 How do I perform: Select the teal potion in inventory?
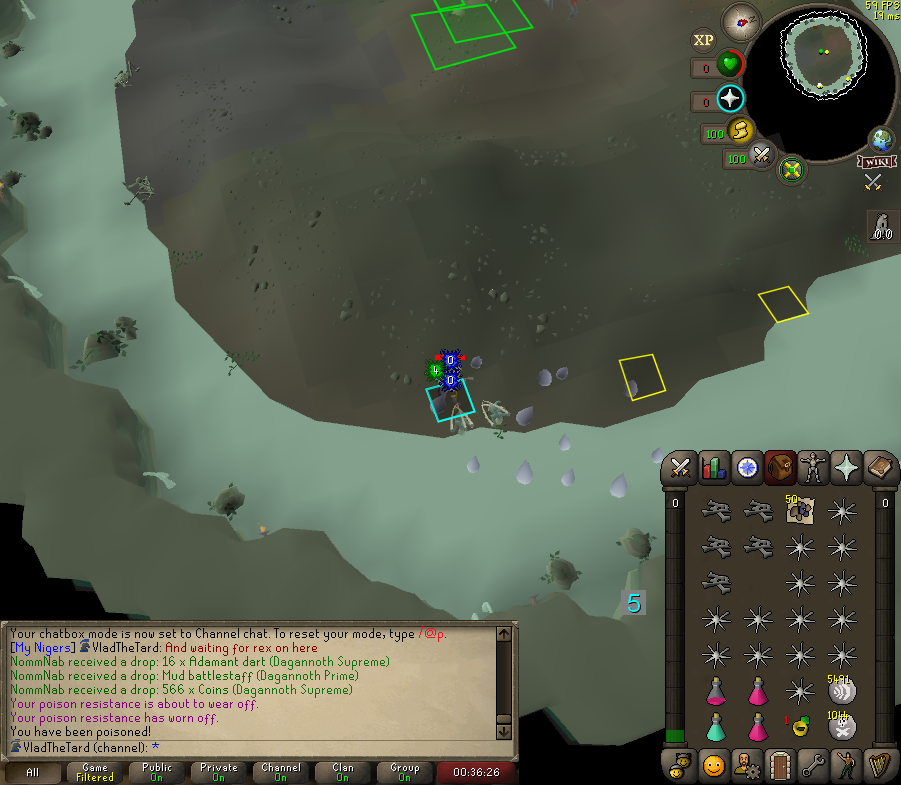click(716, 725)
